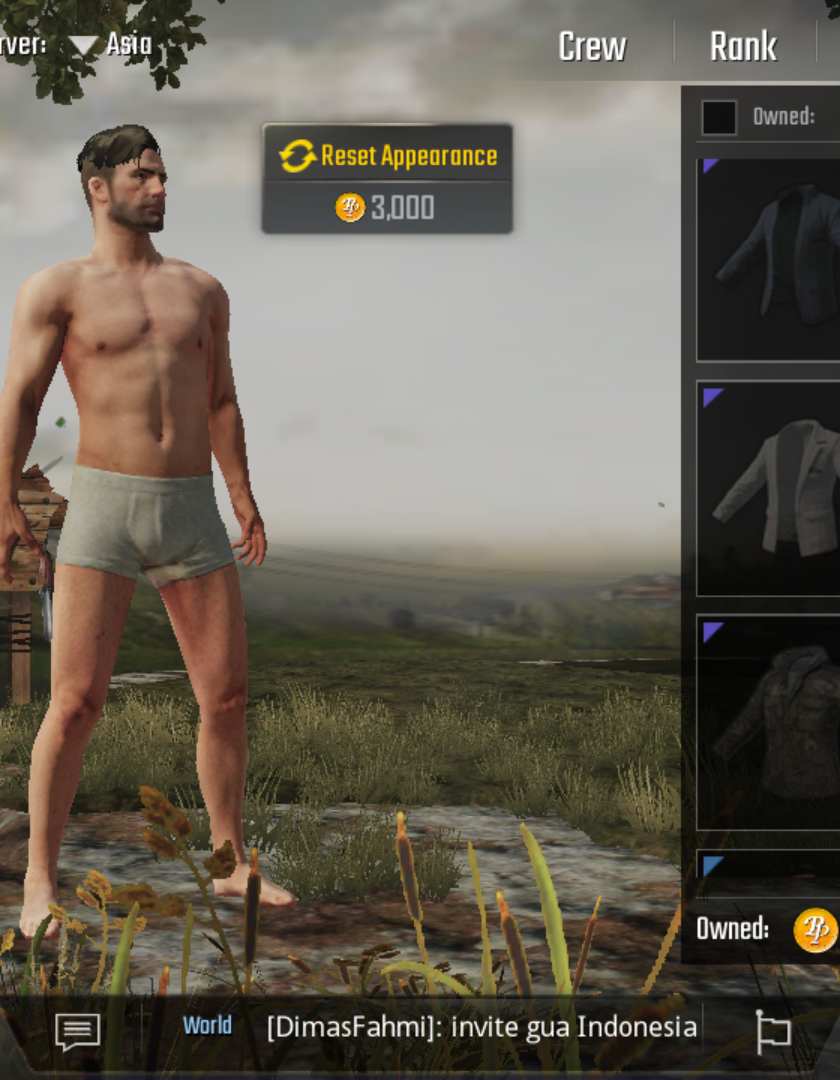
Task: Click the Reset Appearance button
Action: (x=387, y=156)
